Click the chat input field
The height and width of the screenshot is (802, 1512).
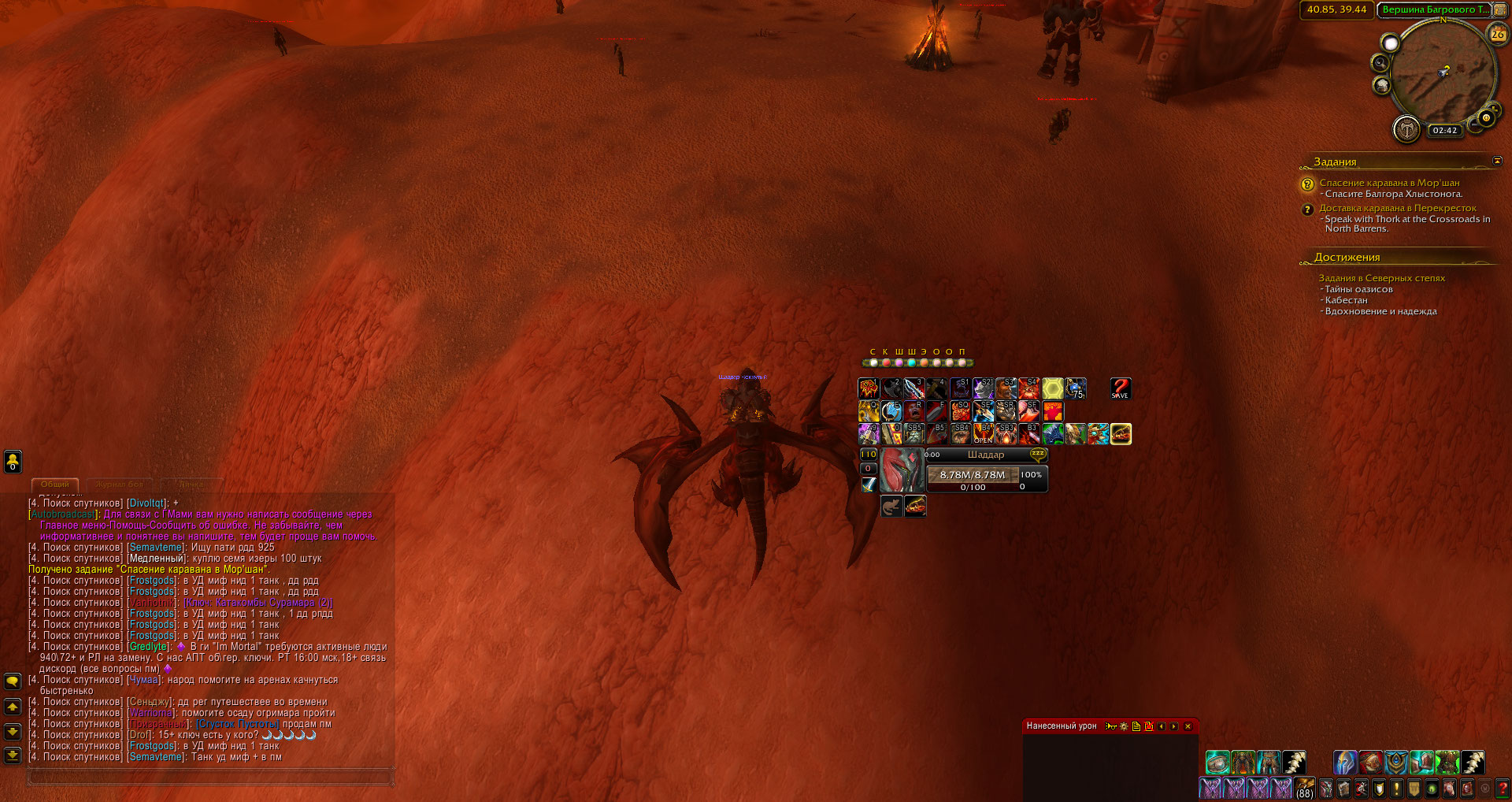coord(209,778)
